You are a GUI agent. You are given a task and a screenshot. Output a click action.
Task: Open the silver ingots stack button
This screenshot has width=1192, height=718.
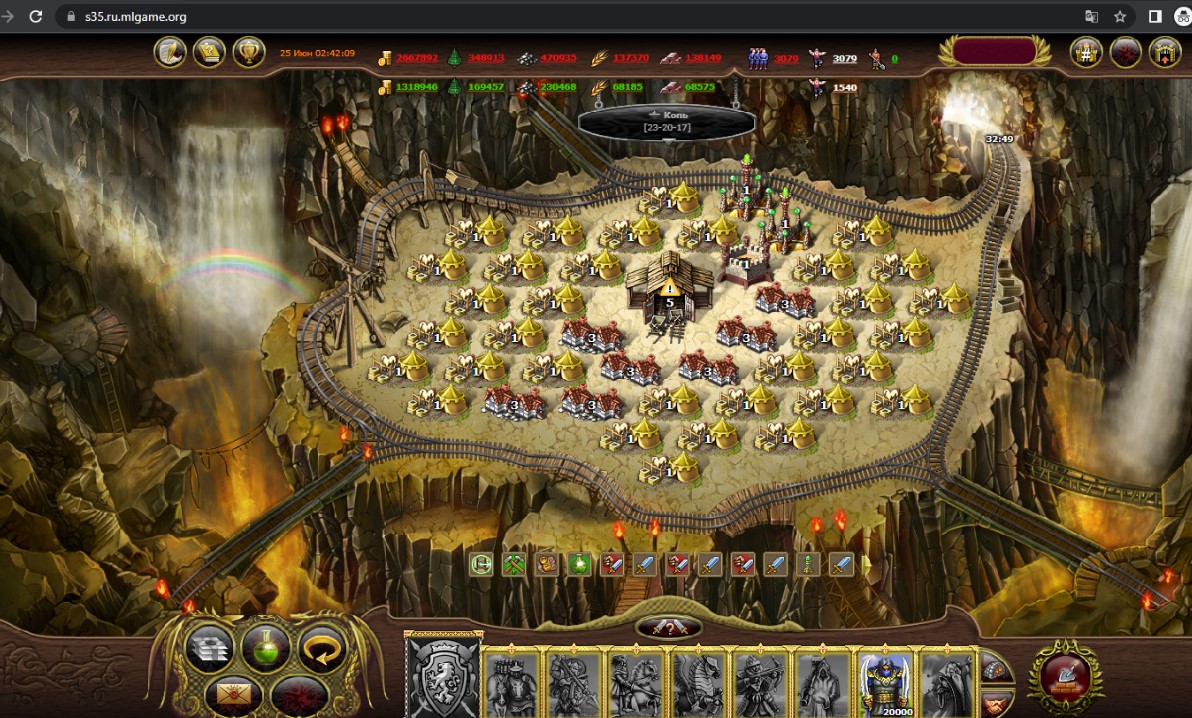tap(210, 648)
